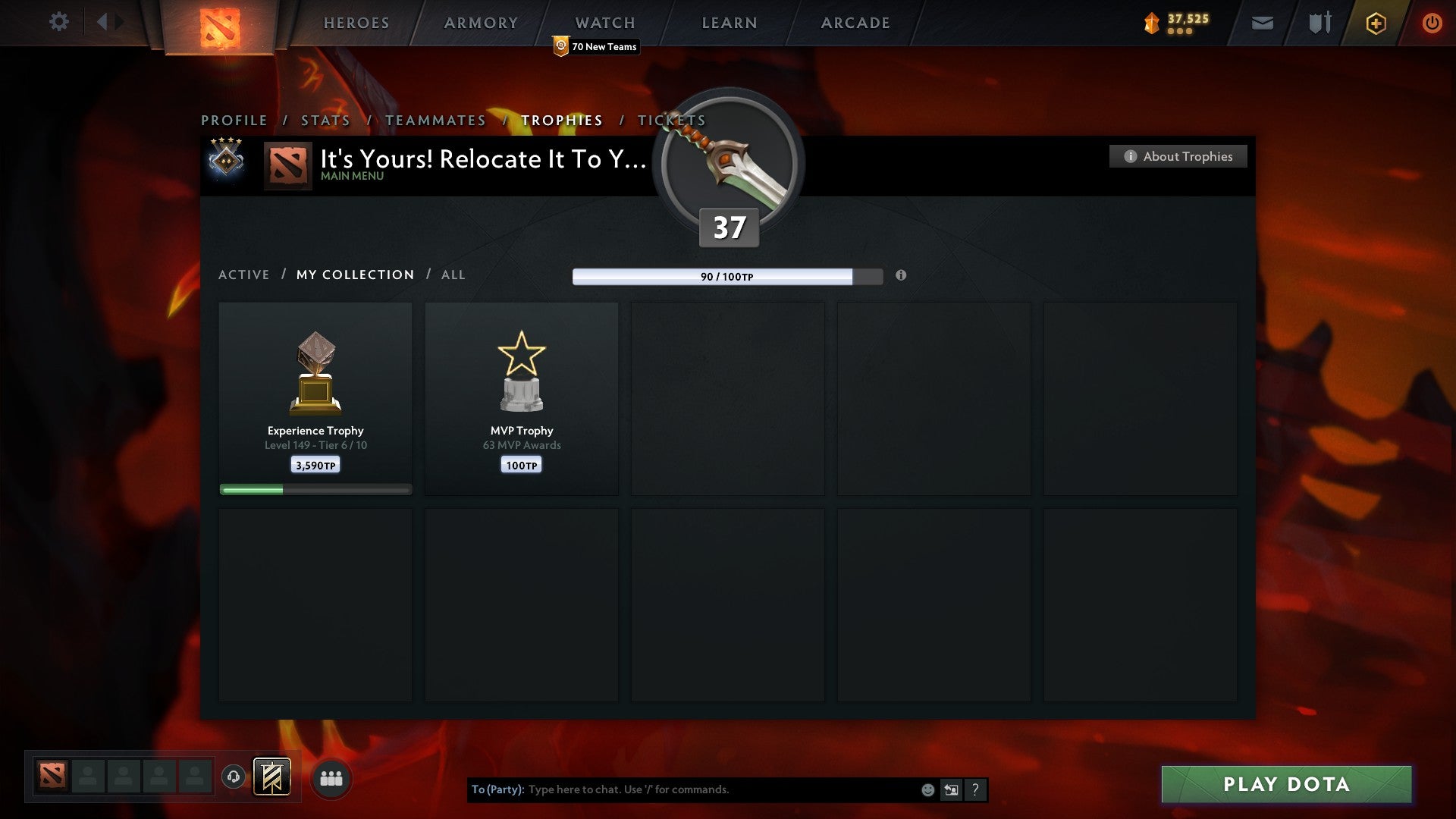
Task: Click the settings gear icon
Action: 59,22
